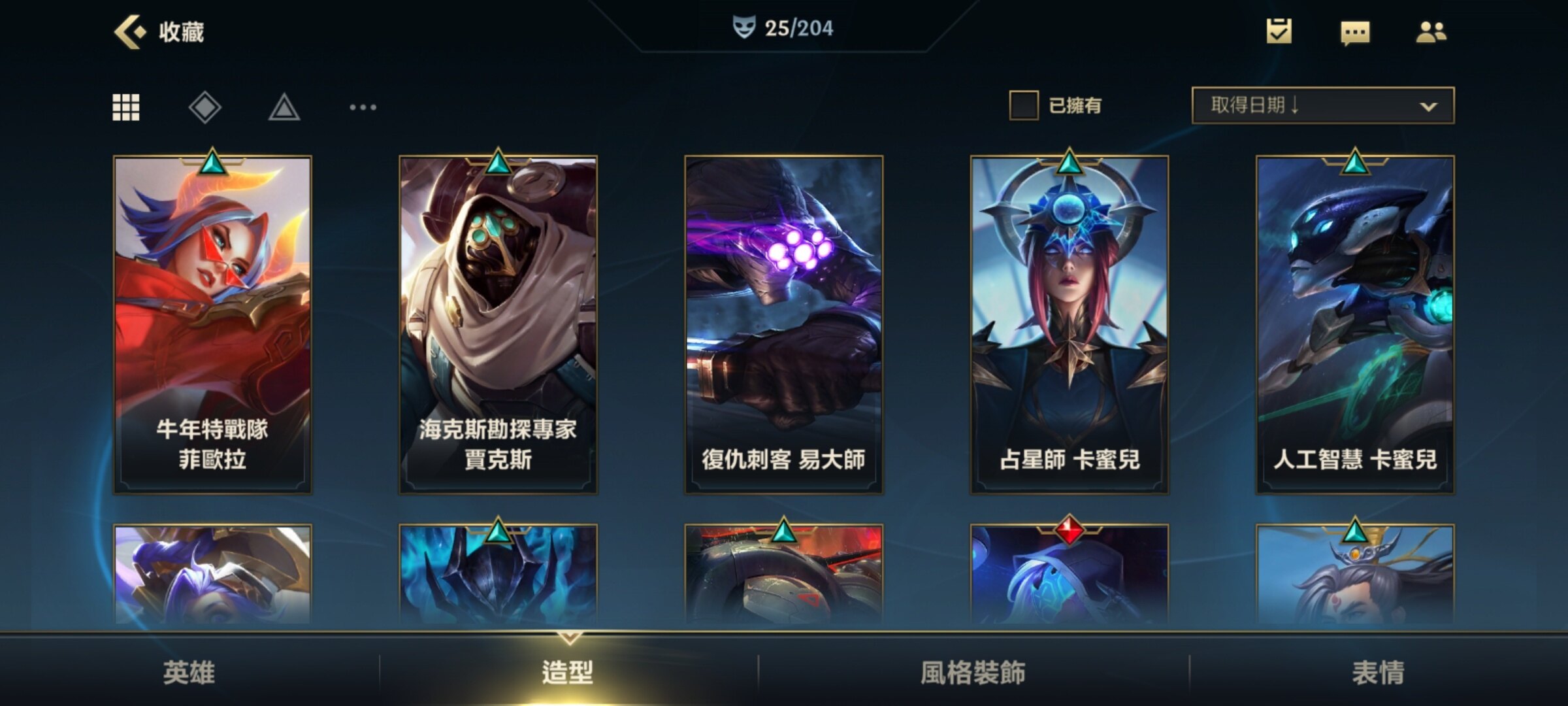Switch to the 風格裝飾 tab
Viewport: 1568px width, 706px height.
click(x=973, y=672)
